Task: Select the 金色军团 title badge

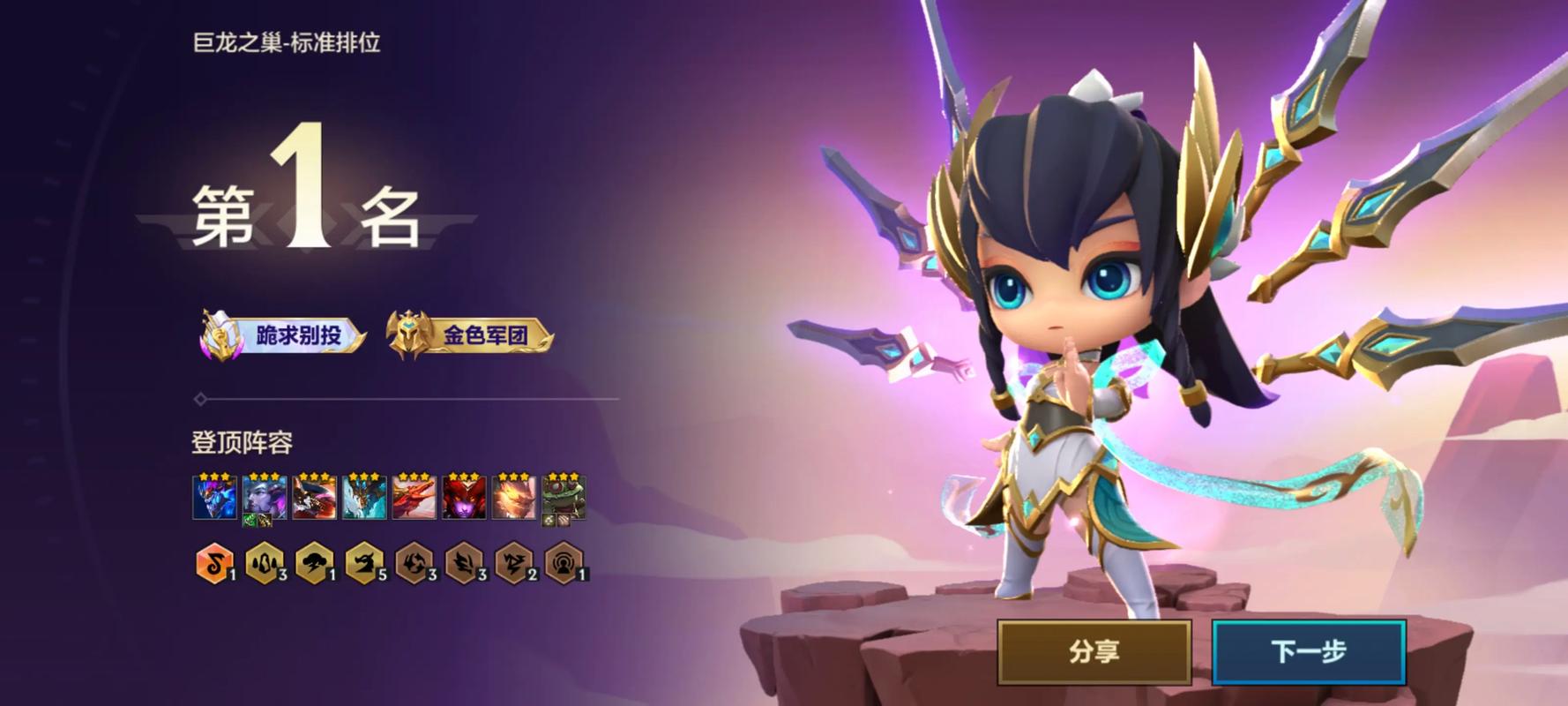Action: coord(470,335)
